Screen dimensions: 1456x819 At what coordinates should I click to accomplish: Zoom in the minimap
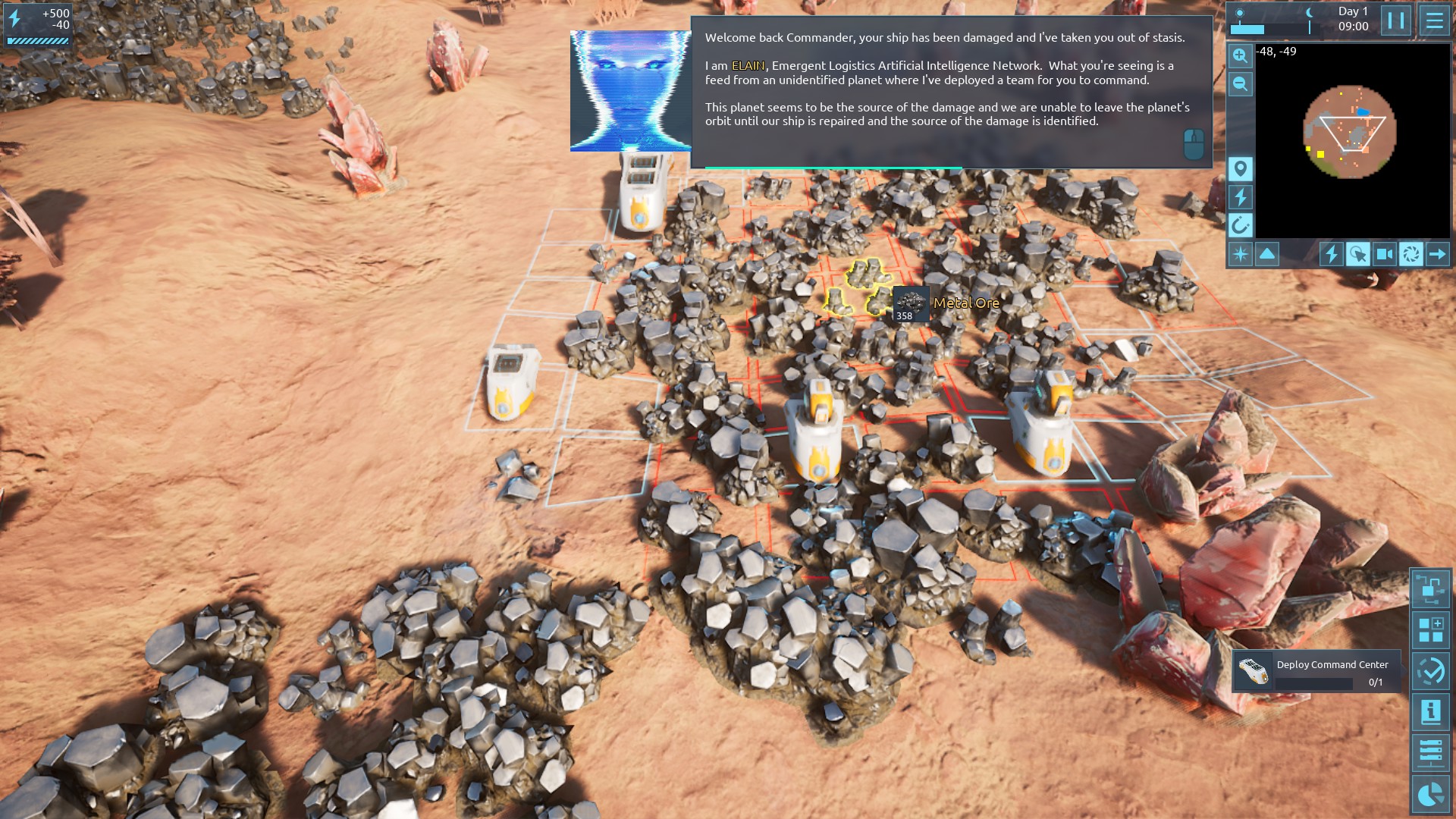[1240, 55]
